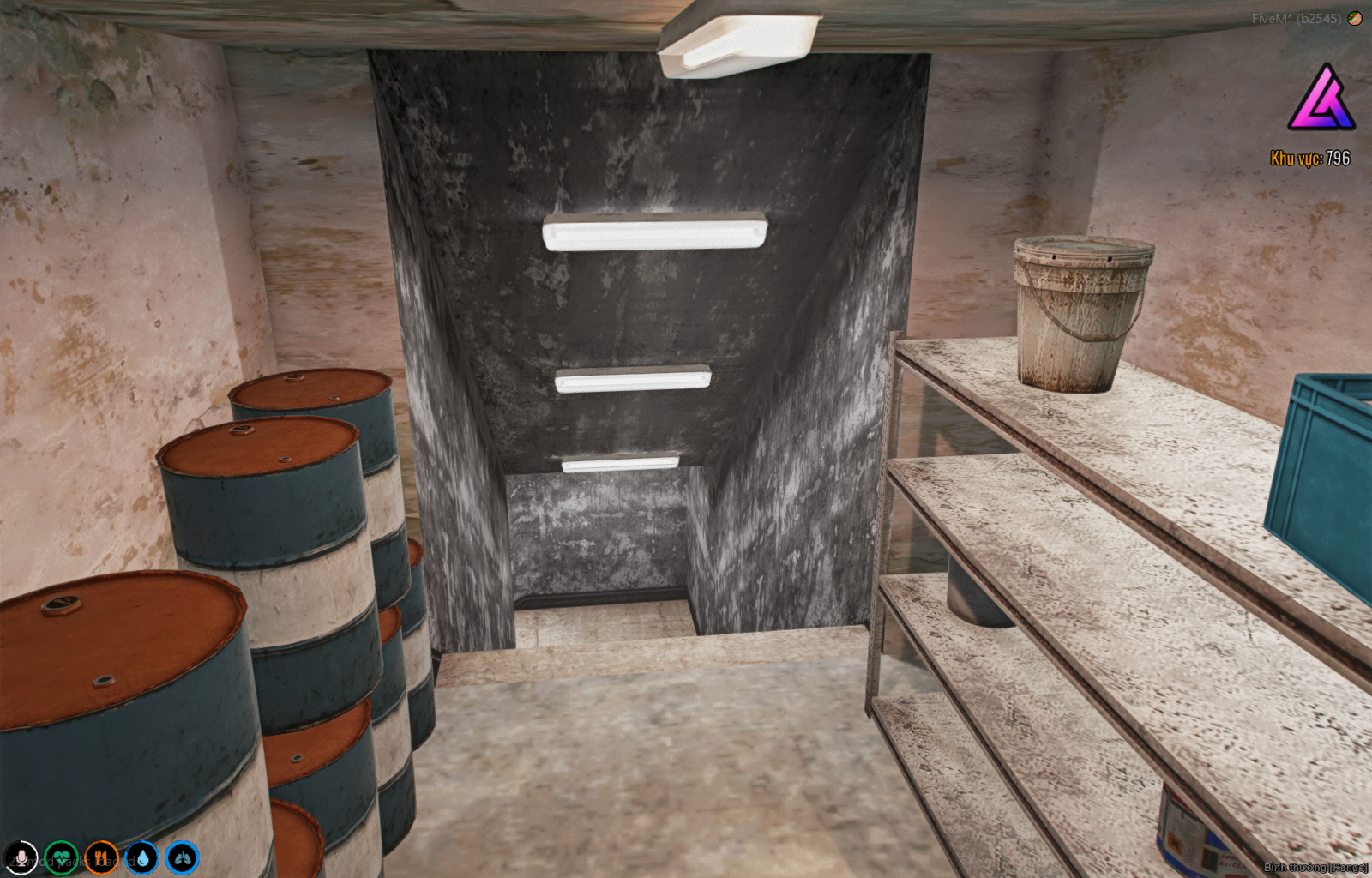The image size is (1372, 878).
Task: Click the orange fork-and-knife hunger icon
Action: point(101,857)
